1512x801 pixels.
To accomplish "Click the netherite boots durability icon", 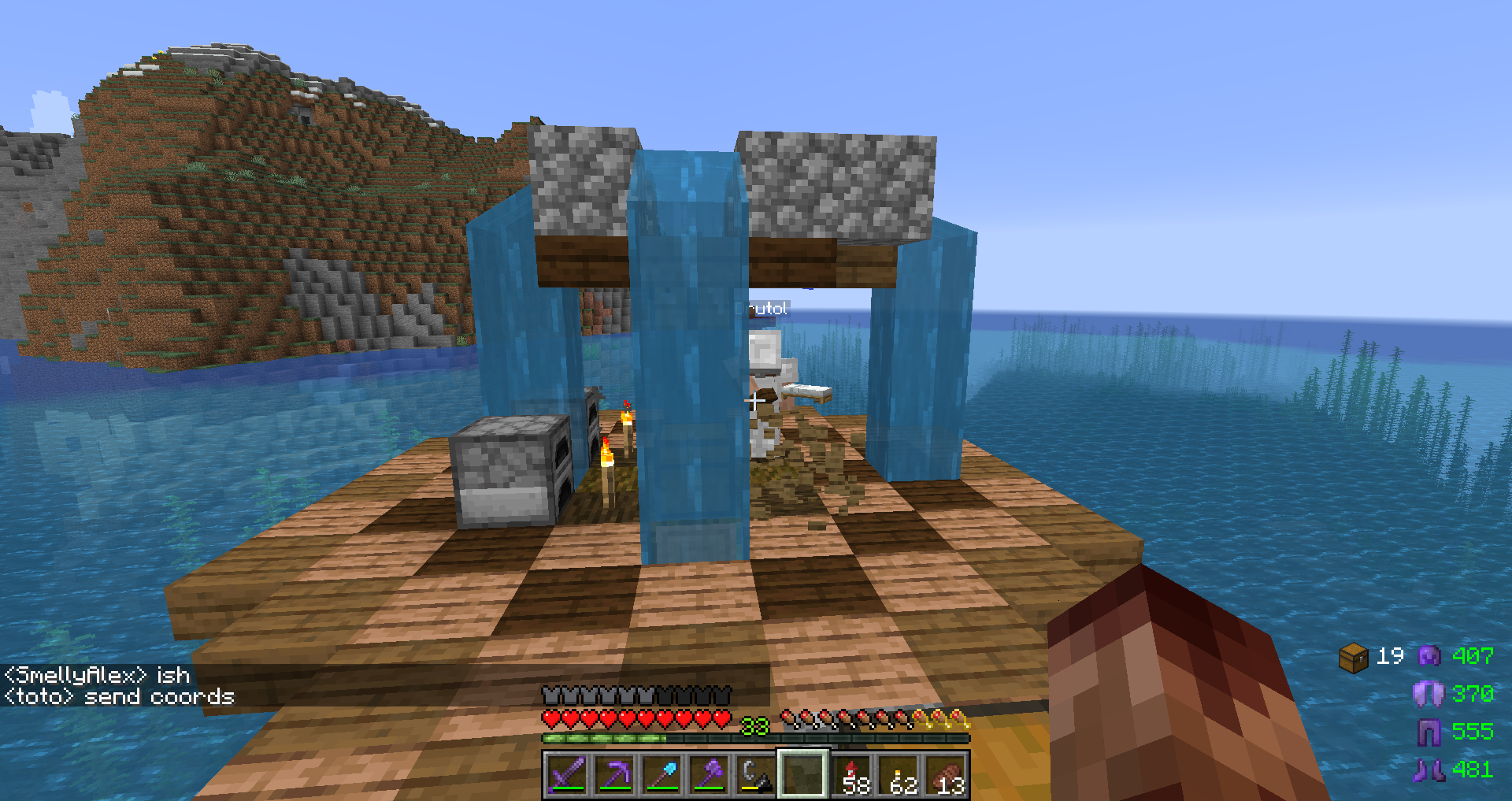I will point(1429,769).
